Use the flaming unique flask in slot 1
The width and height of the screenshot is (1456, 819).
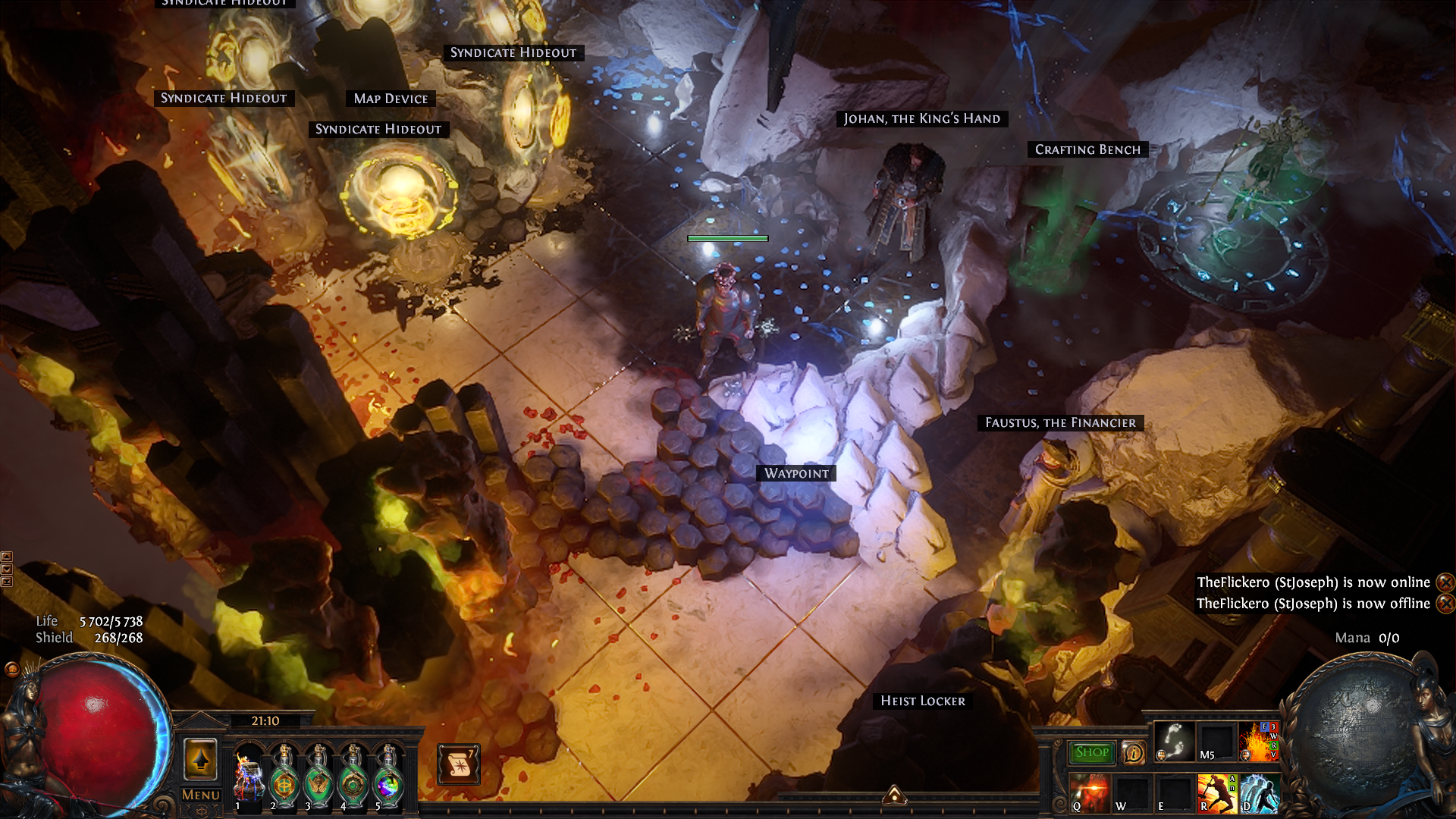[248, 775]
